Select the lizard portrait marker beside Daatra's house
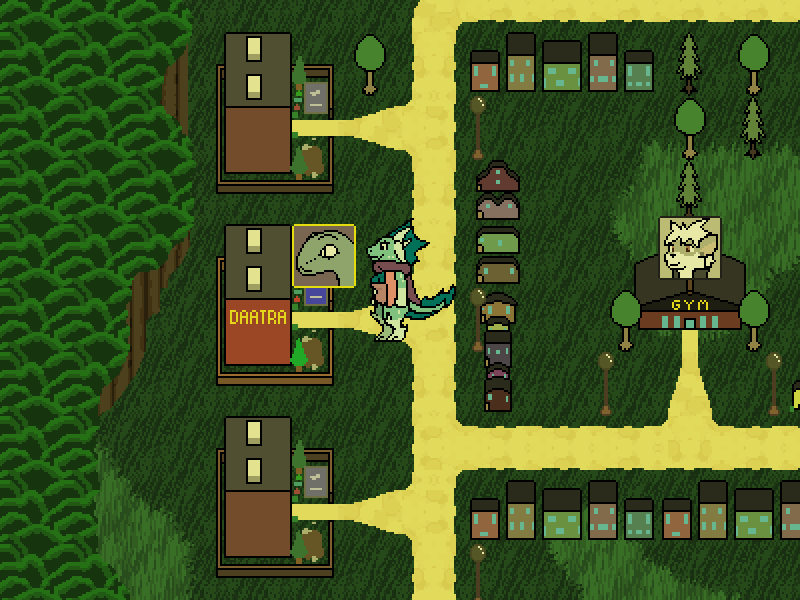Viewport: 800px width, 600px height. click(324, 255)
